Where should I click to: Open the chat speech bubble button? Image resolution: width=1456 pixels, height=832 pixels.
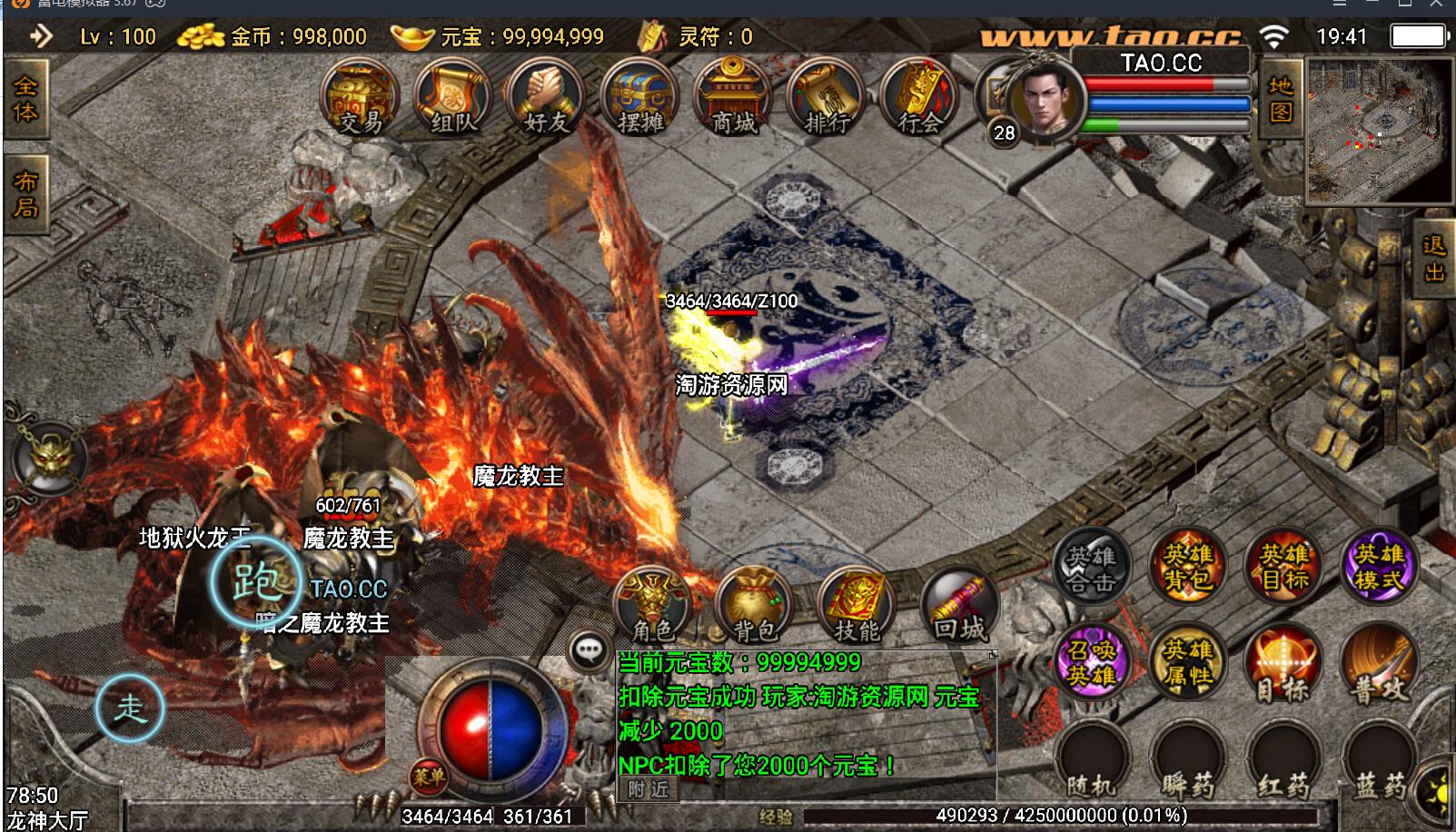coord(589,649)
